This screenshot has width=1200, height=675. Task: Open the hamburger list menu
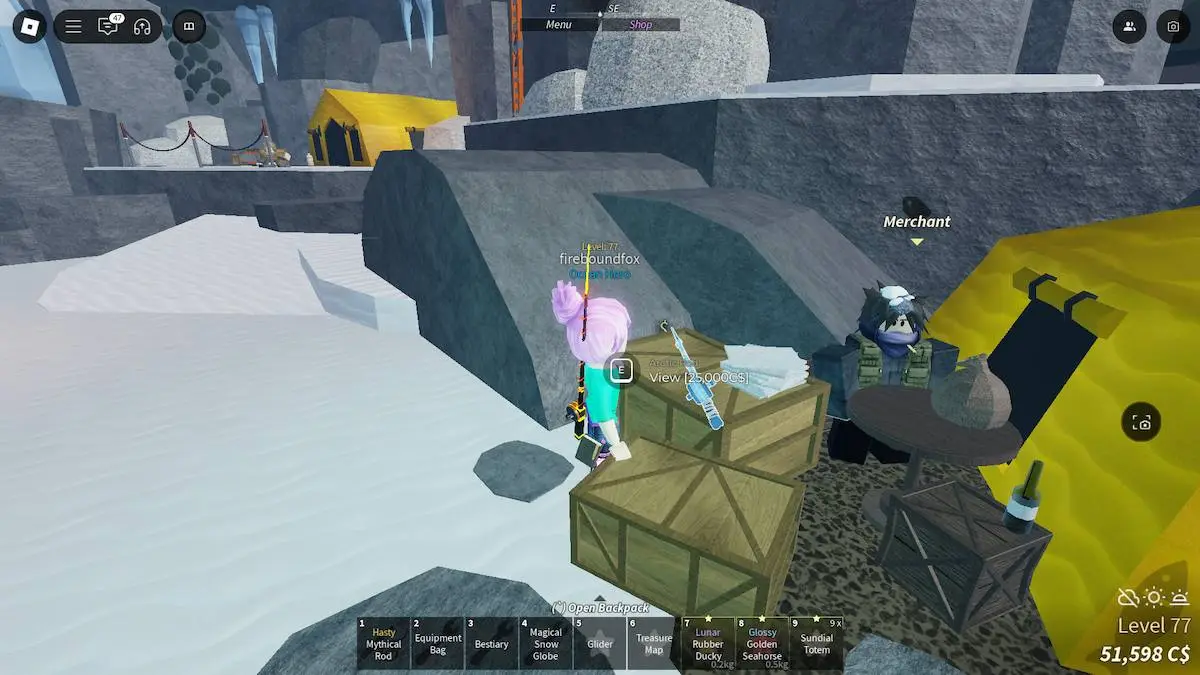point(73,27)
